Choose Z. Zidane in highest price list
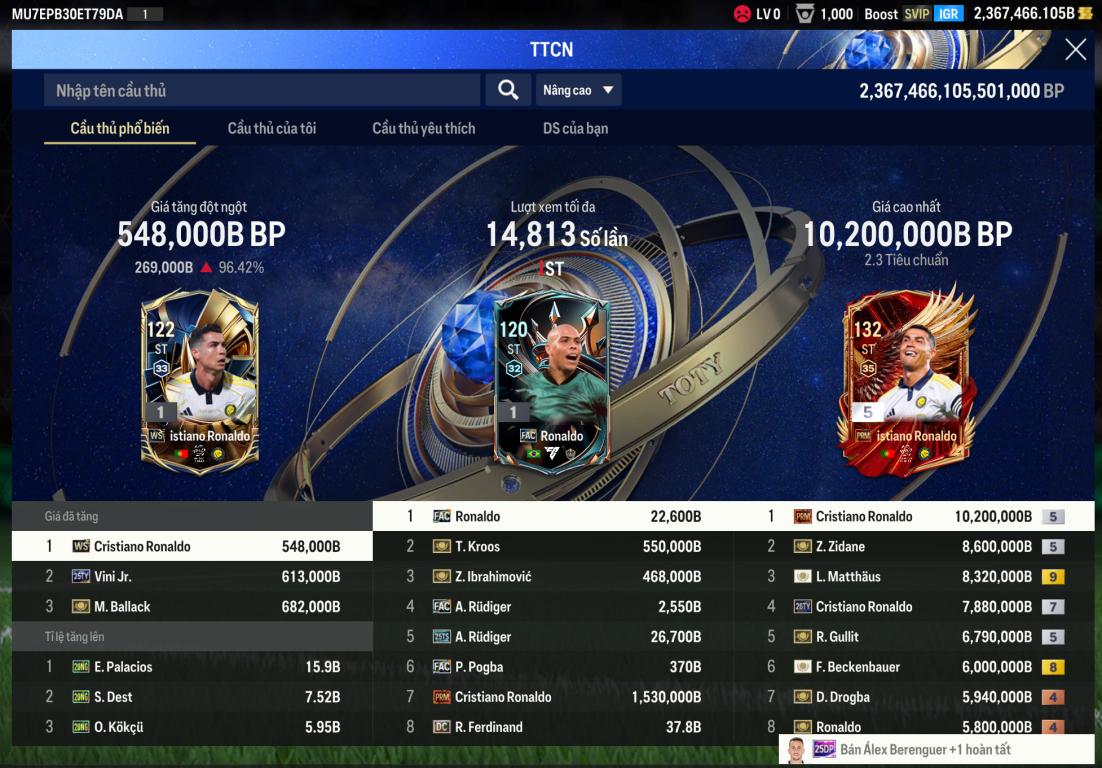Screen dimensions: 1102x768 tap(913, 547)
